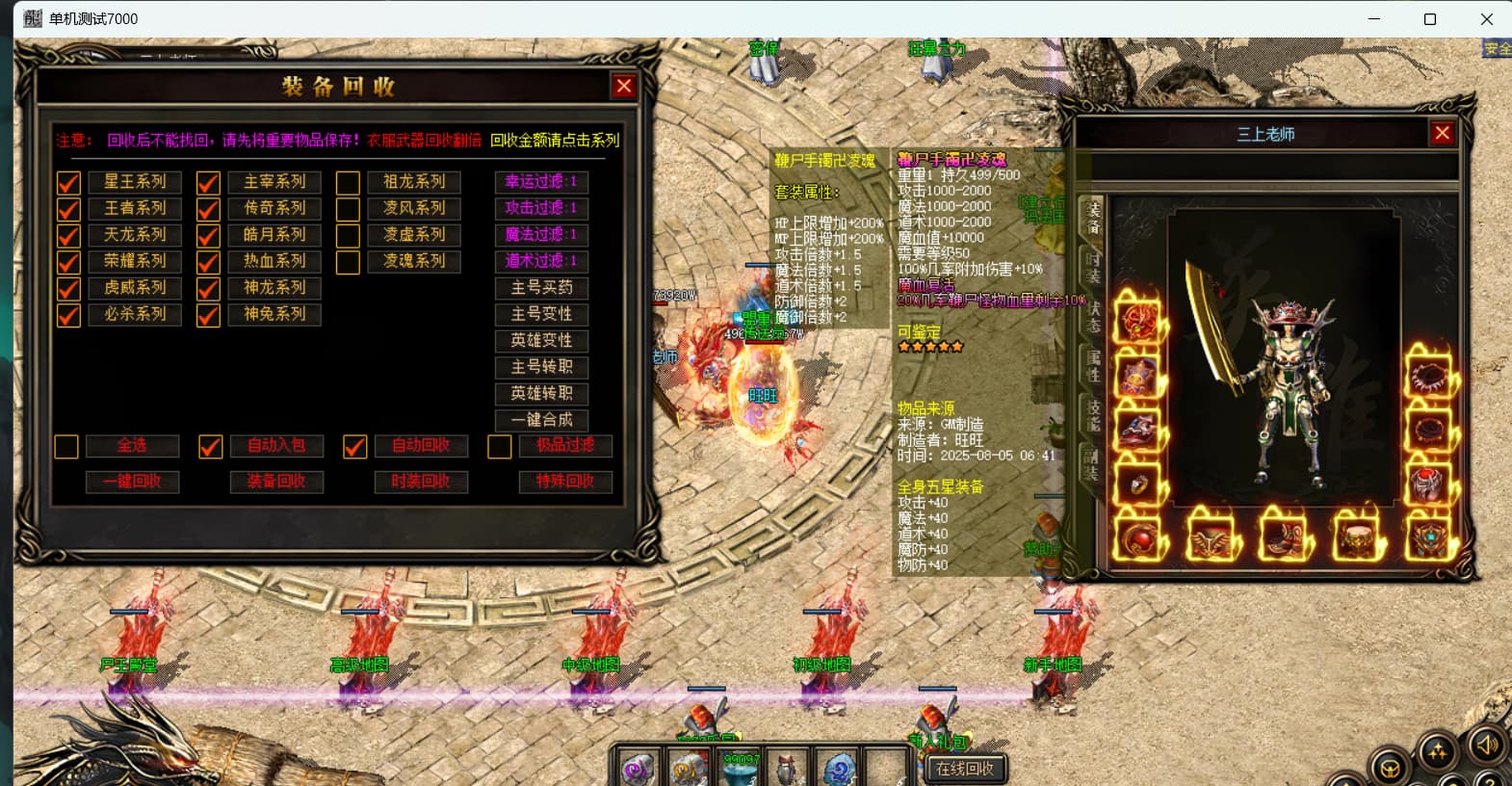This screenshot has height=786, width=1512.
Task: Click the 一键合成 button
Action: (x=541, y=420)
